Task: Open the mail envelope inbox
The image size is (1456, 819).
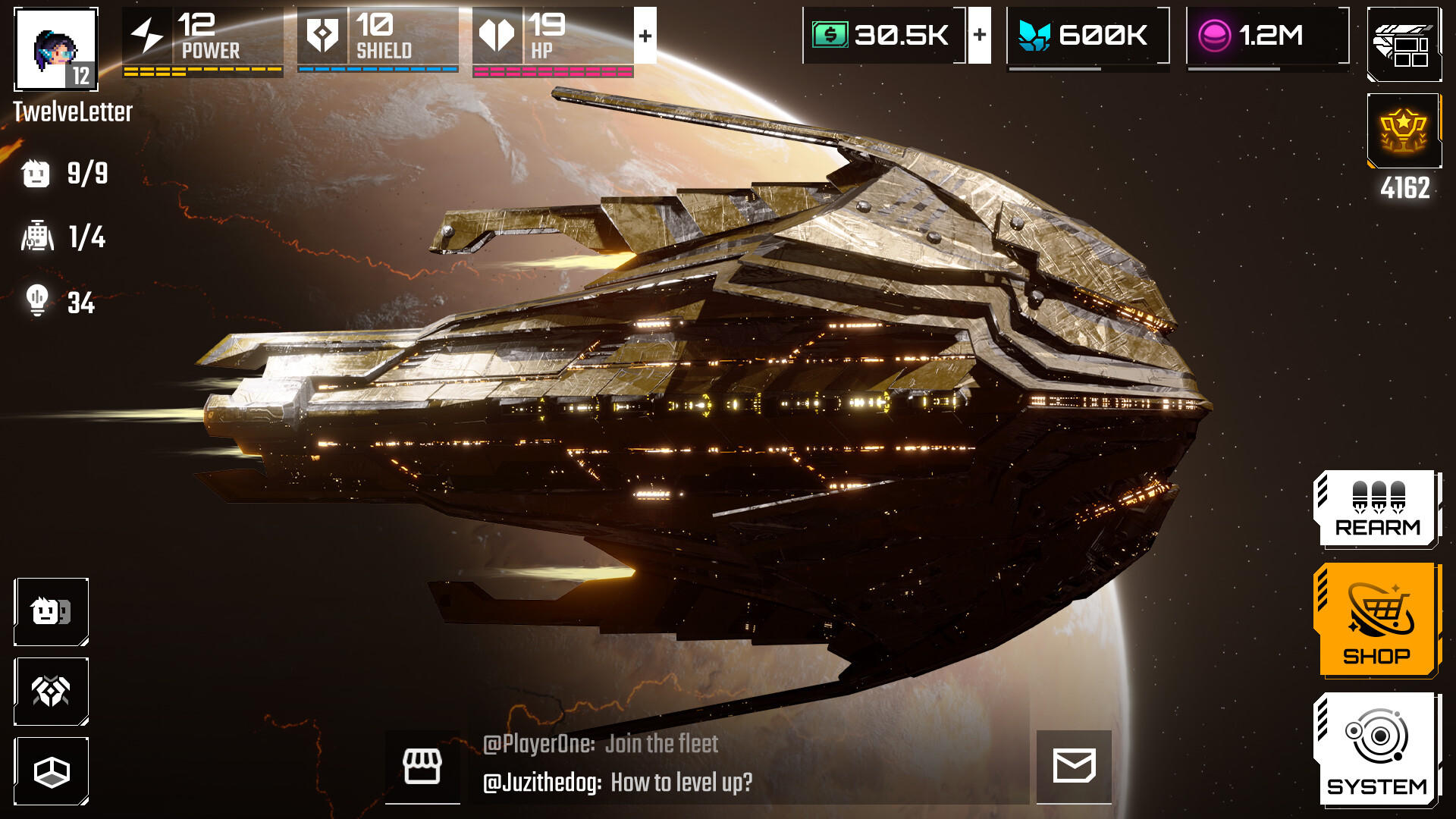Action: 1074,766
